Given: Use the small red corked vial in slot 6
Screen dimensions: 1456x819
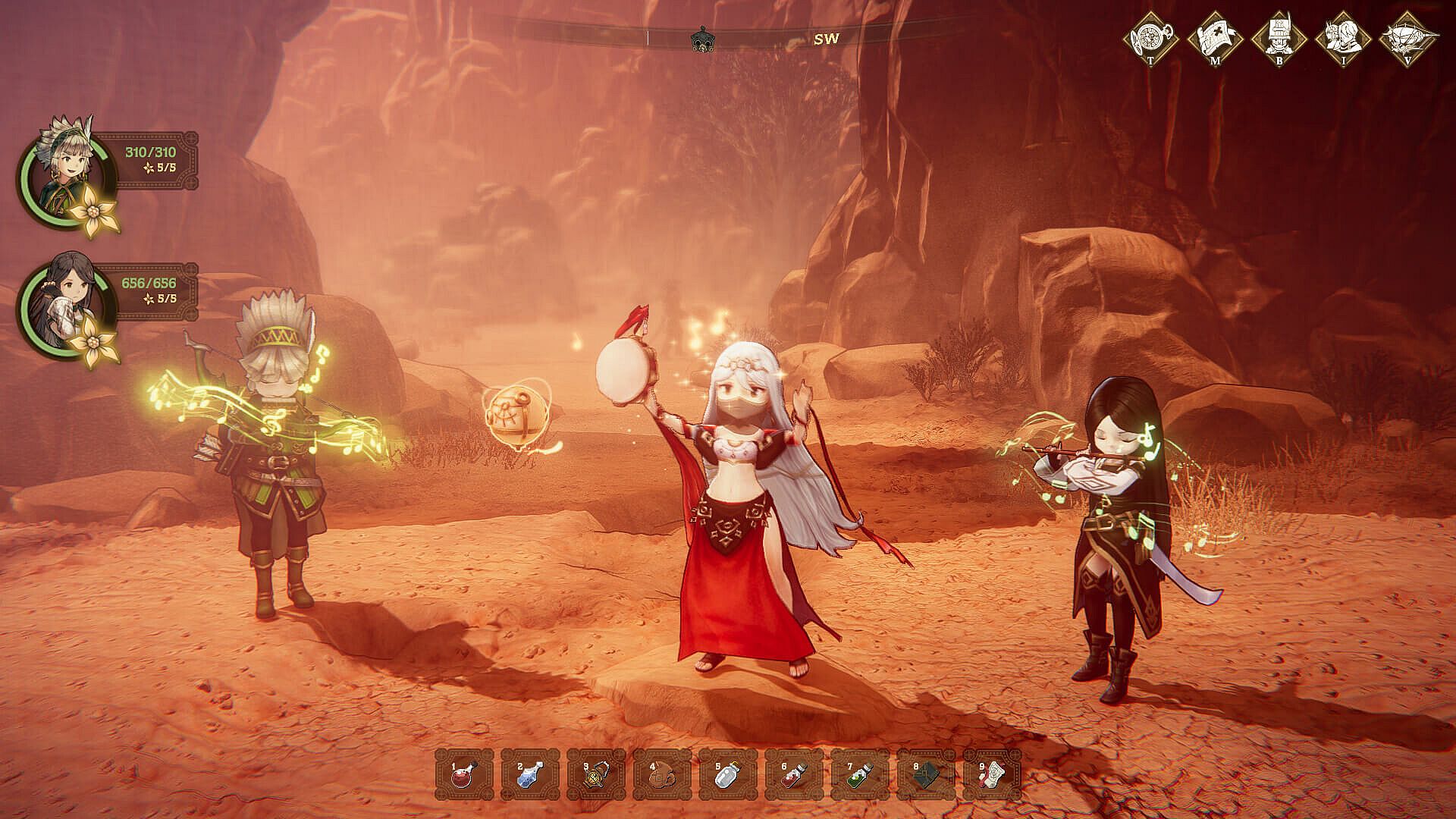Looking at the screenshot, I should (794, 775).
